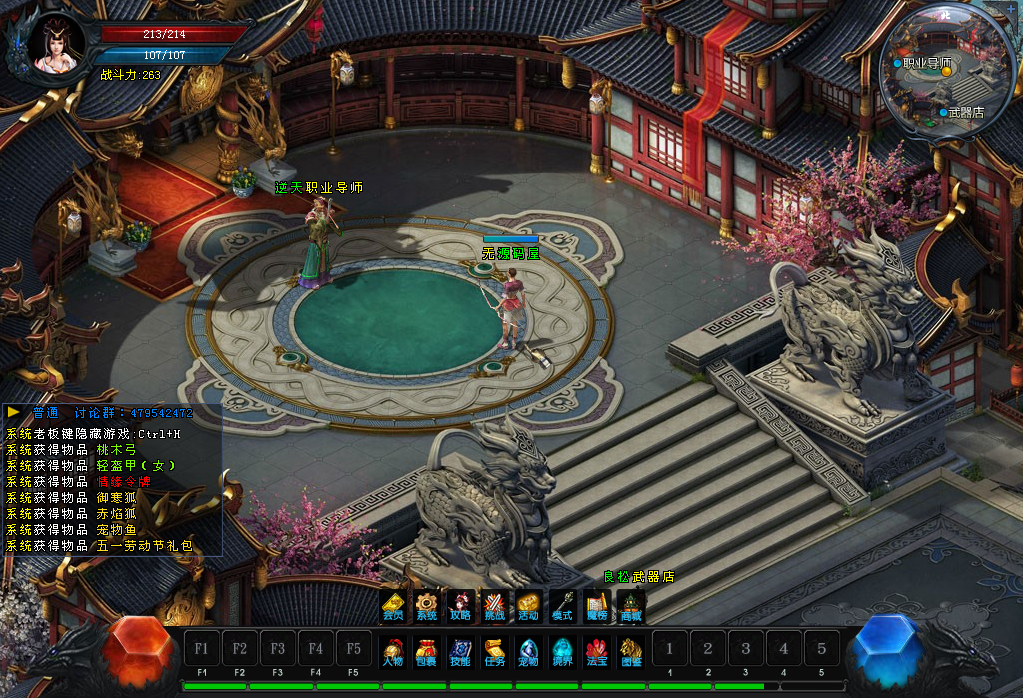Open the 挑战 (Challenge) menu
The height and width of the screenshot is (698, 1023).
(494, 606)
